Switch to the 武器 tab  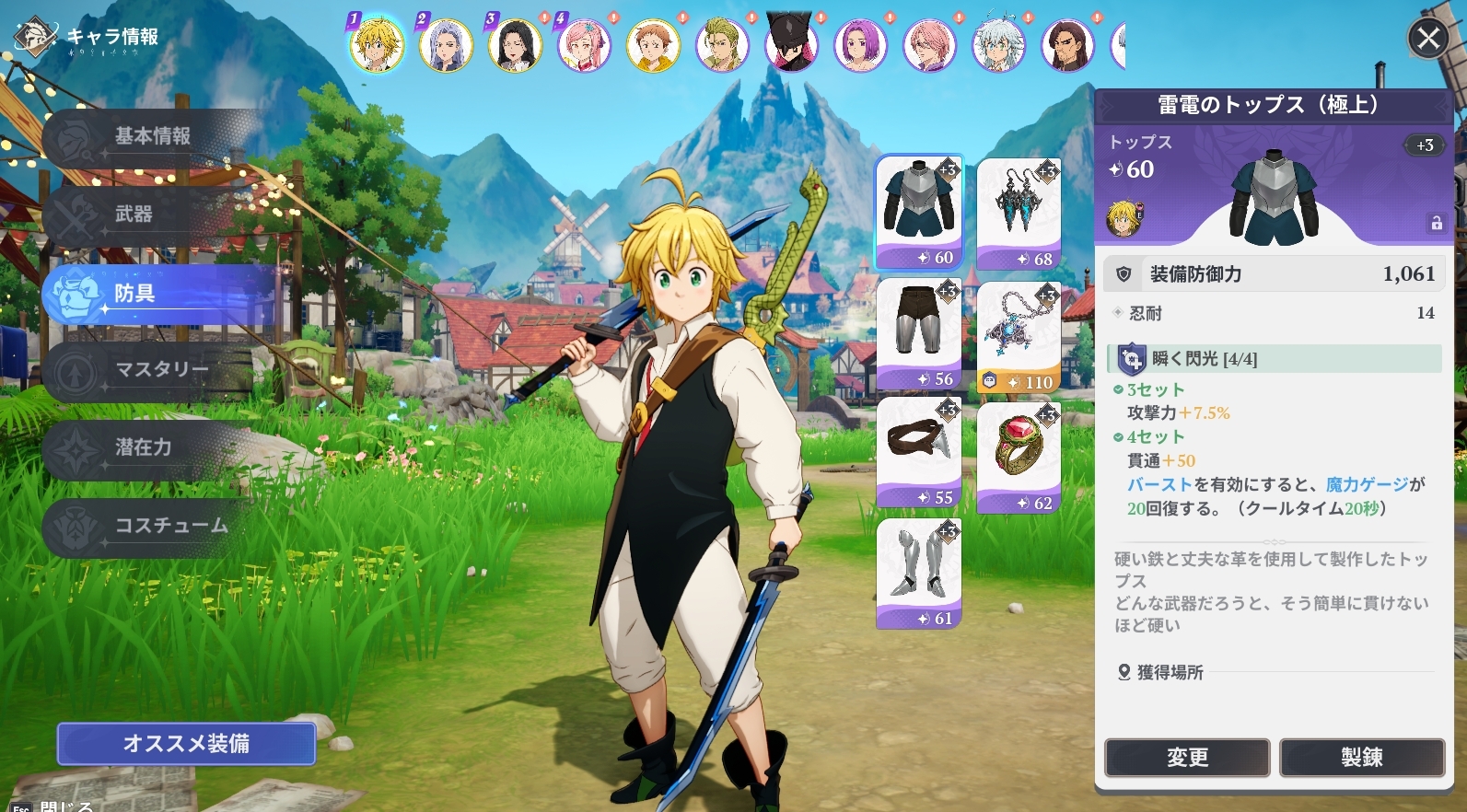coord(134,215)
